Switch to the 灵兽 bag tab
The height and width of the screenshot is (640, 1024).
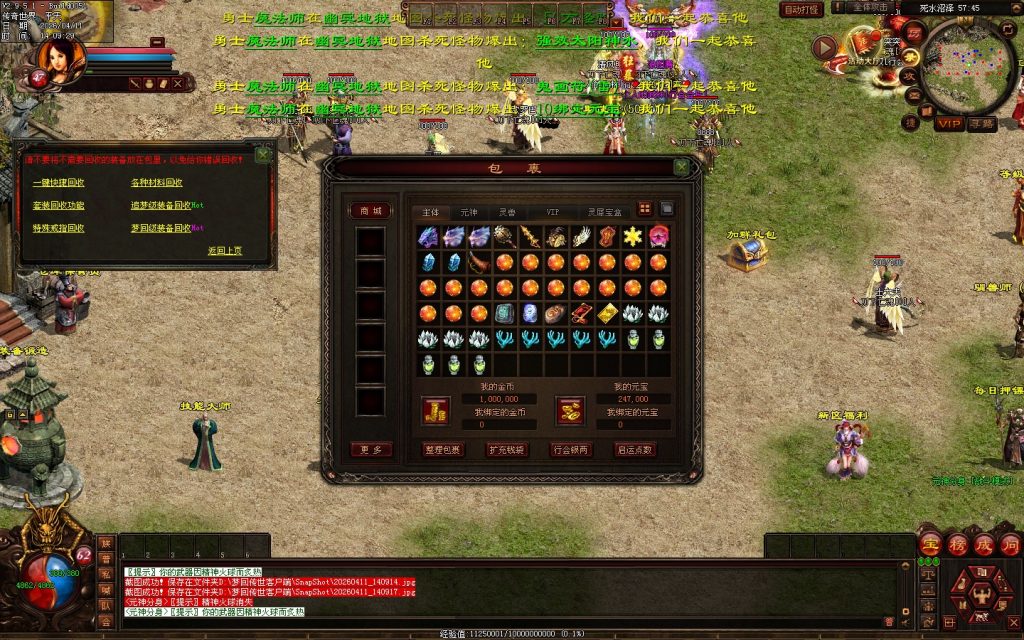coord(509,212)
